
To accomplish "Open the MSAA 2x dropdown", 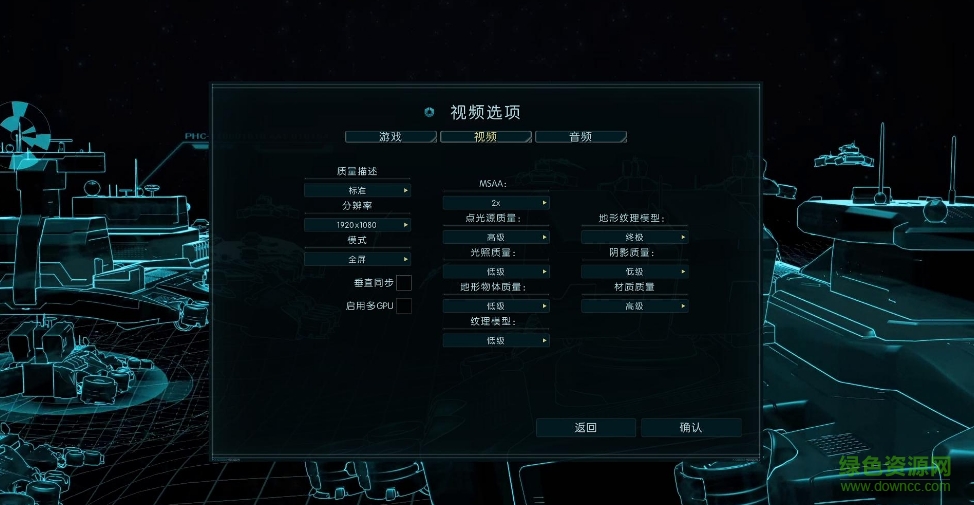I will tap(496, 203).
